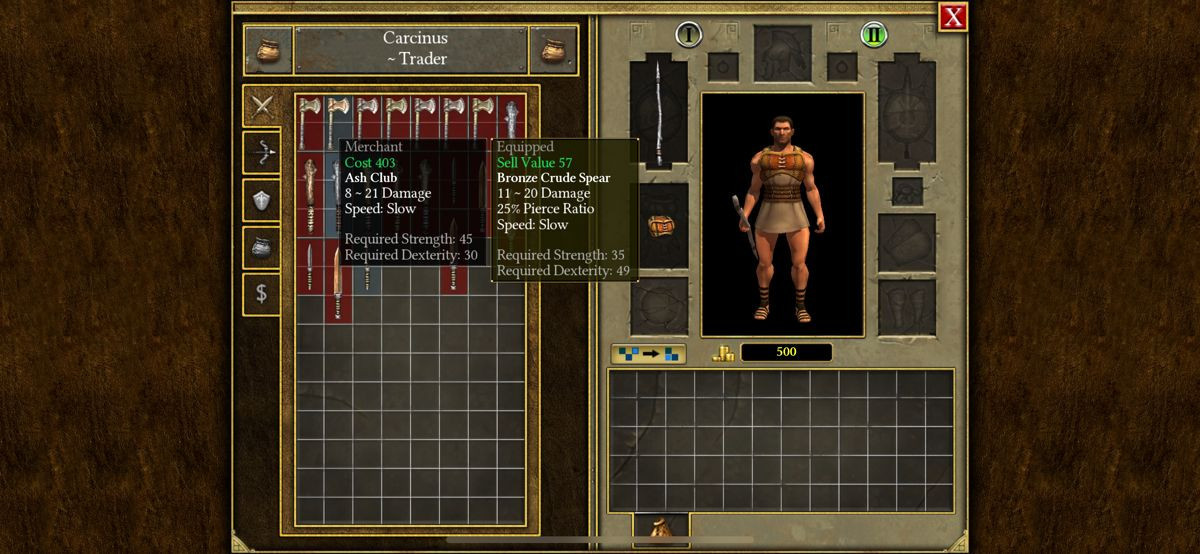Switch to weapon set II
Viewport: 1200px width, 554px height.
click(x=874, y=35)
